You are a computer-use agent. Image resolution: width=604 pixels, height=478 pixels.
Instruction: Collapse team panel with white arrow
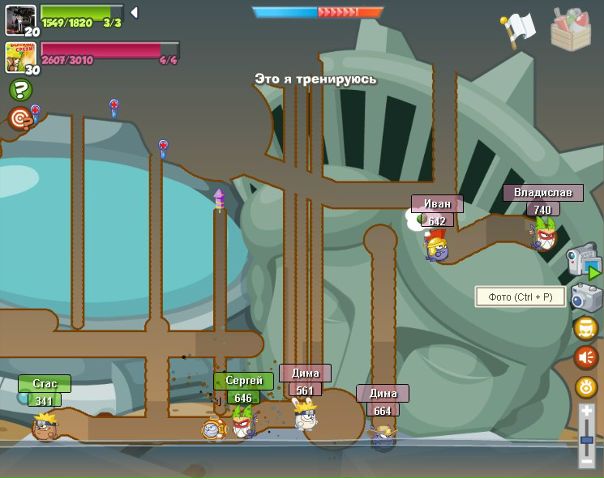[x=134, y=13]
